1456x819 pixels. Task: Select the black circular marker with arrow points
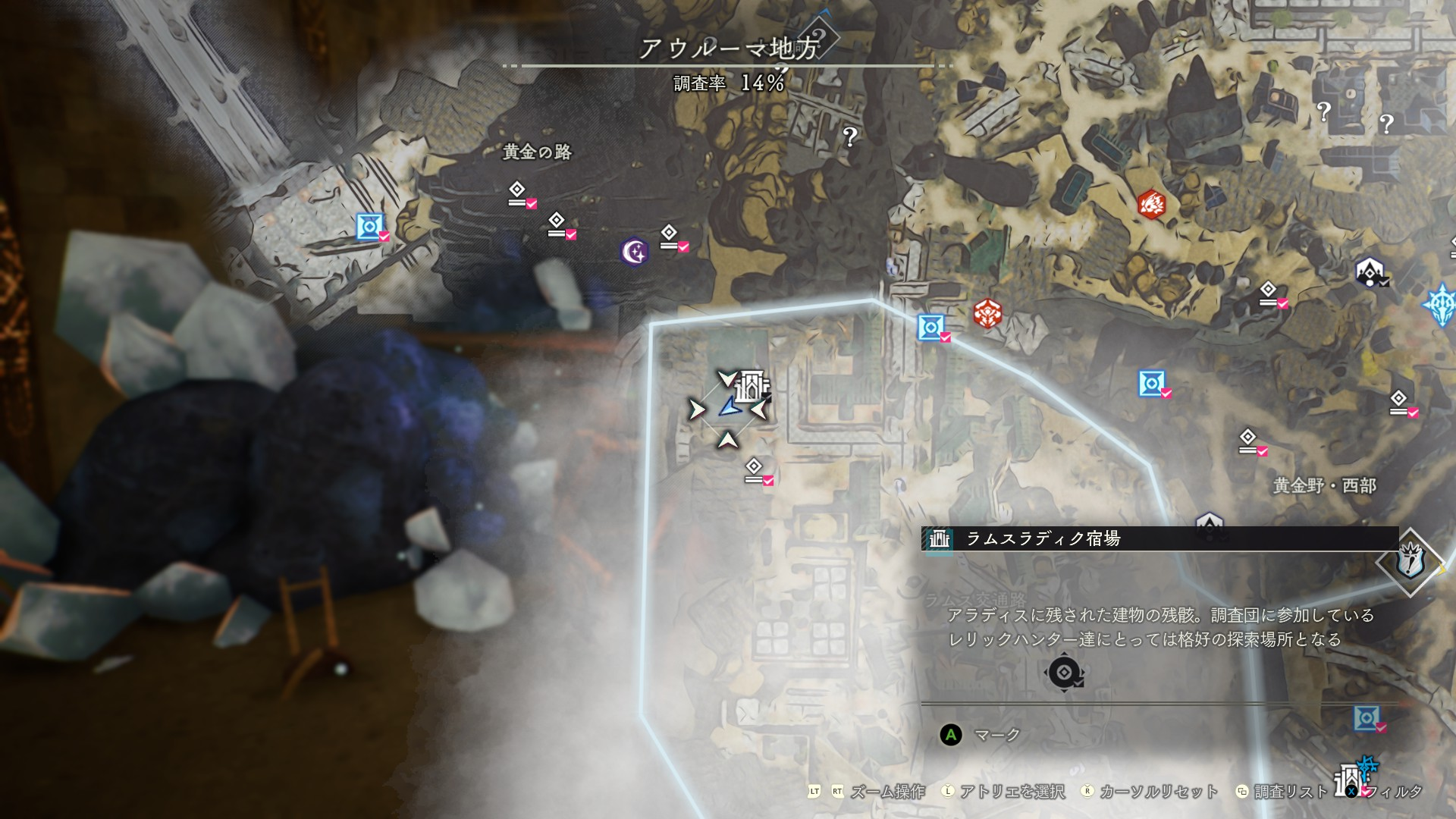1063,673
